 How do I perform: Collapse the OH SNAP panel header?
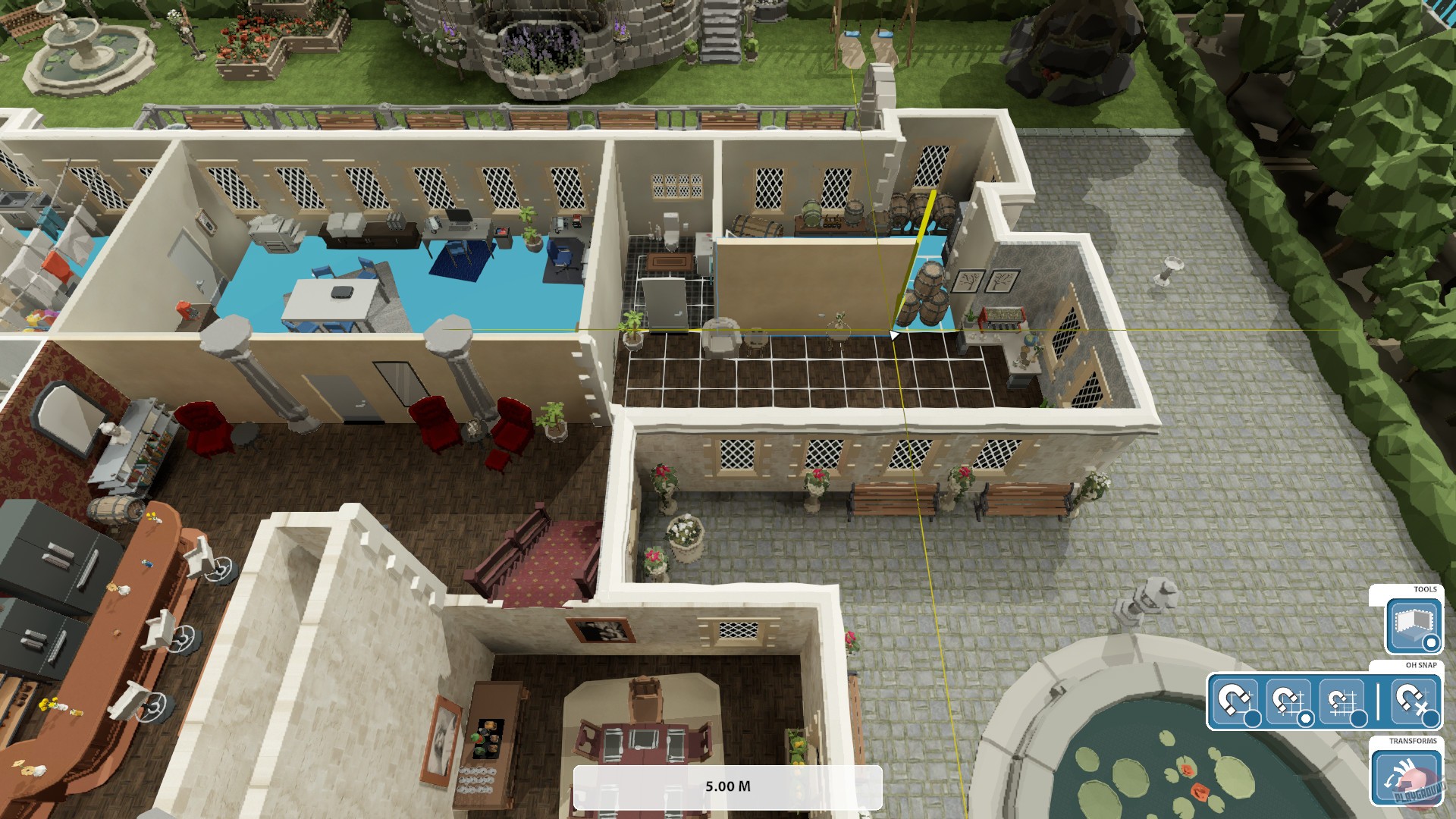point(1421,664)
